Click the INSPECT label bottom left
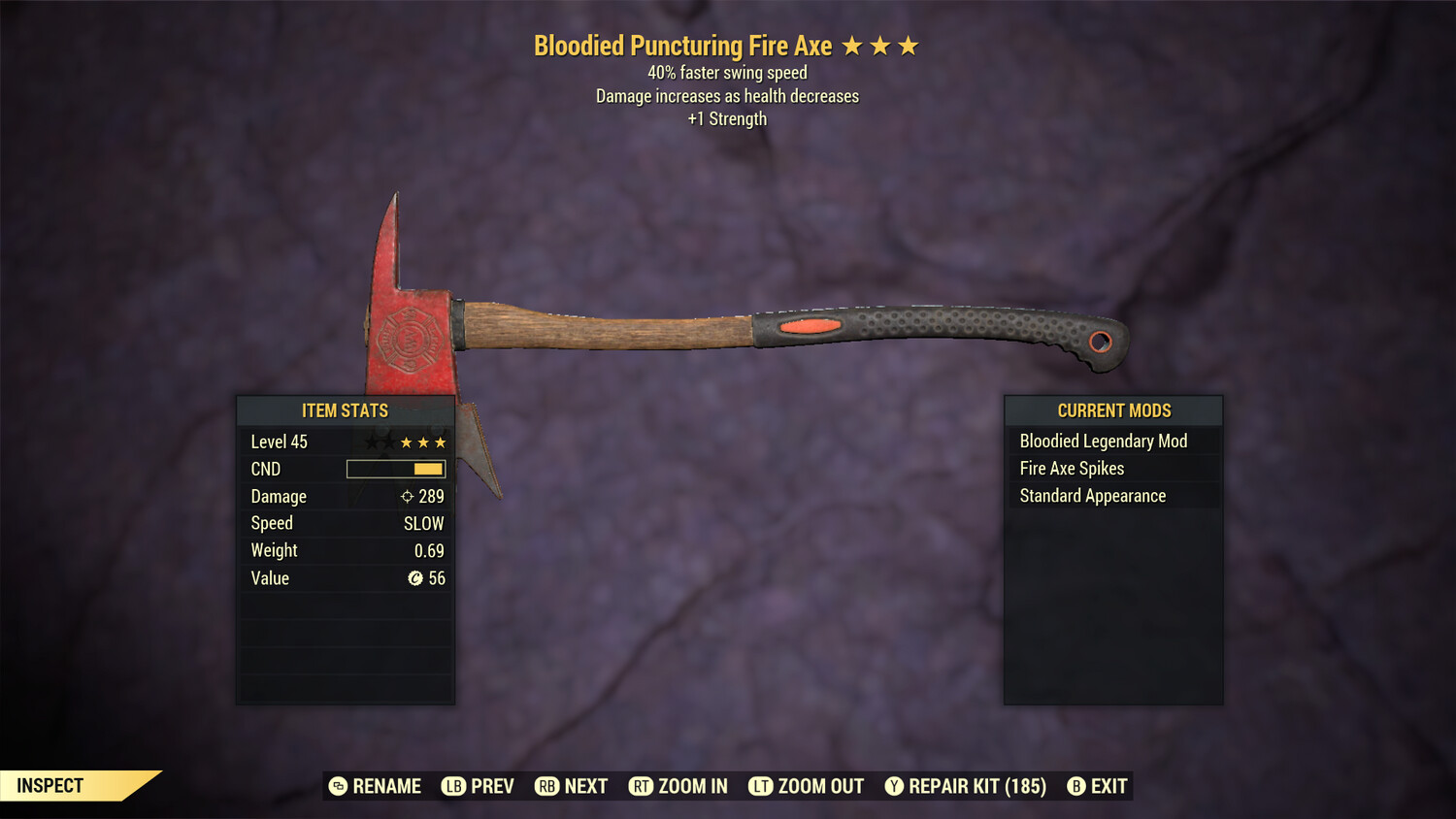The width and height of the screenshot is (1456, 819). pos(50,786)
